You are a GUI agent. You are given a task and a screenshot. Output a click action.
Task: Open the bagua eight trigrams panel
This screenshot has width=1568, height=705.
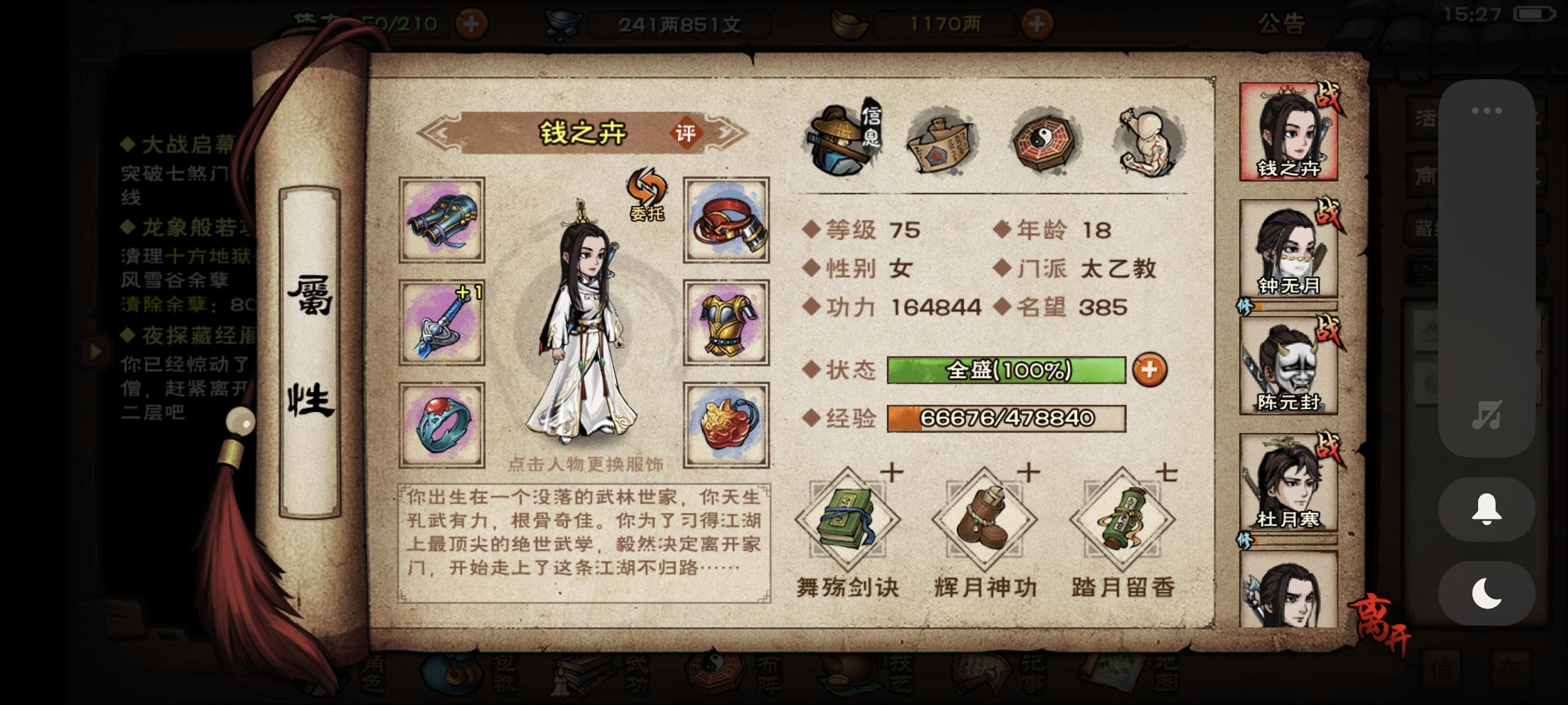(x=1043, y=140)
